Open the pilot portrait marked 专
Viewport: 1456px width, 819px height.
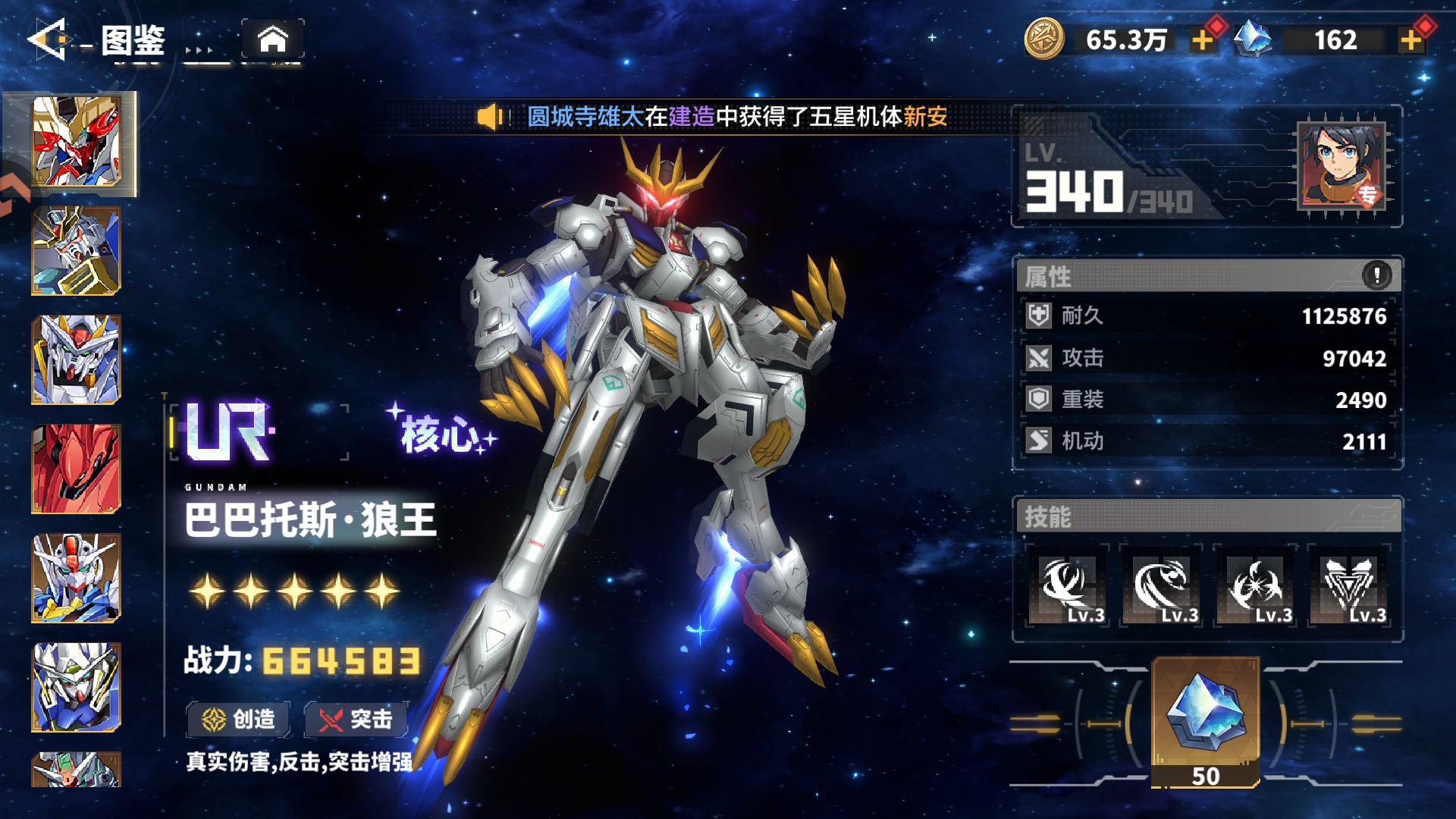(x=1341, y=166)
